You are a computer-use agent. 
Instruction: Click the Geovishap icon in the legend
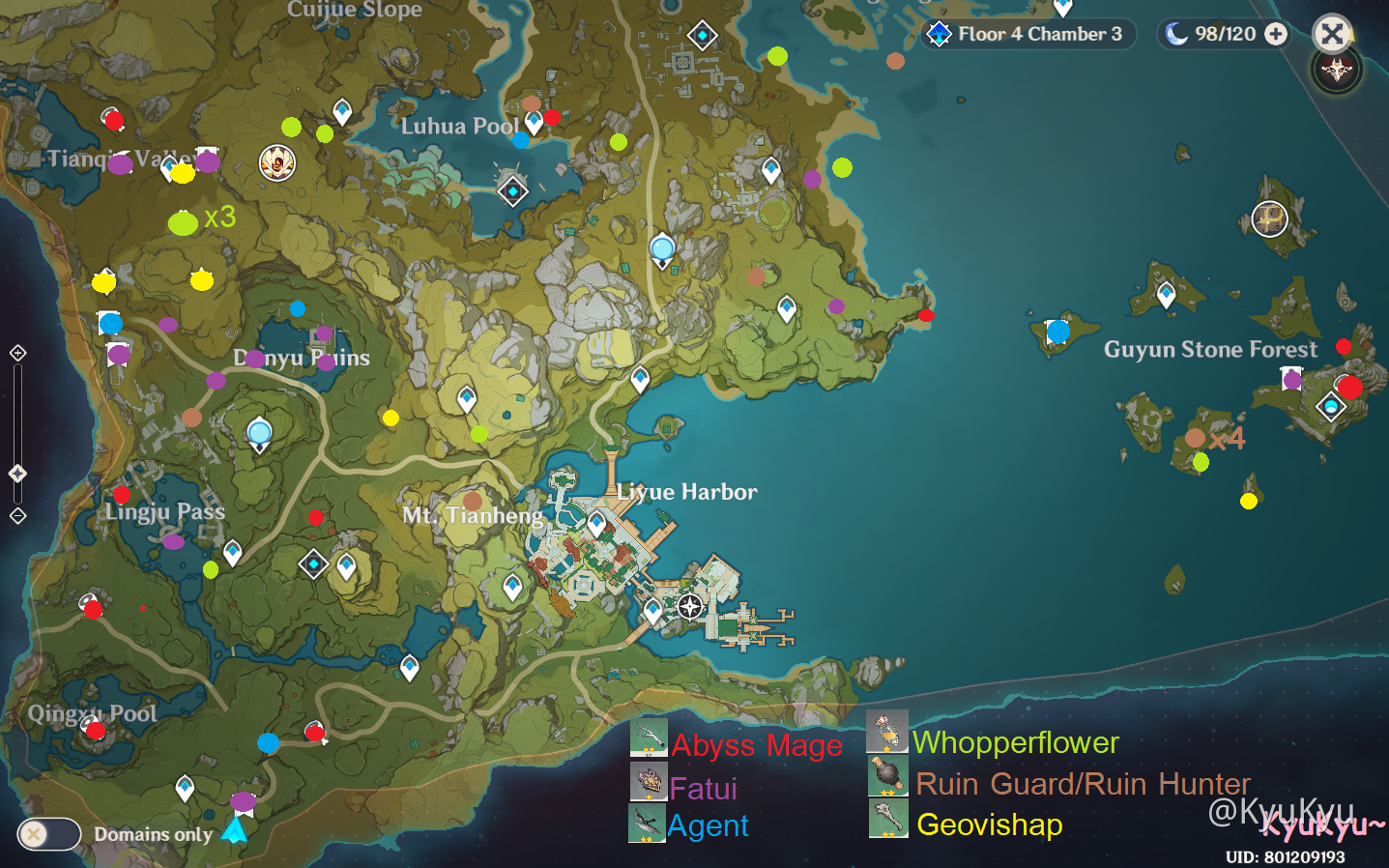point(886,819)
